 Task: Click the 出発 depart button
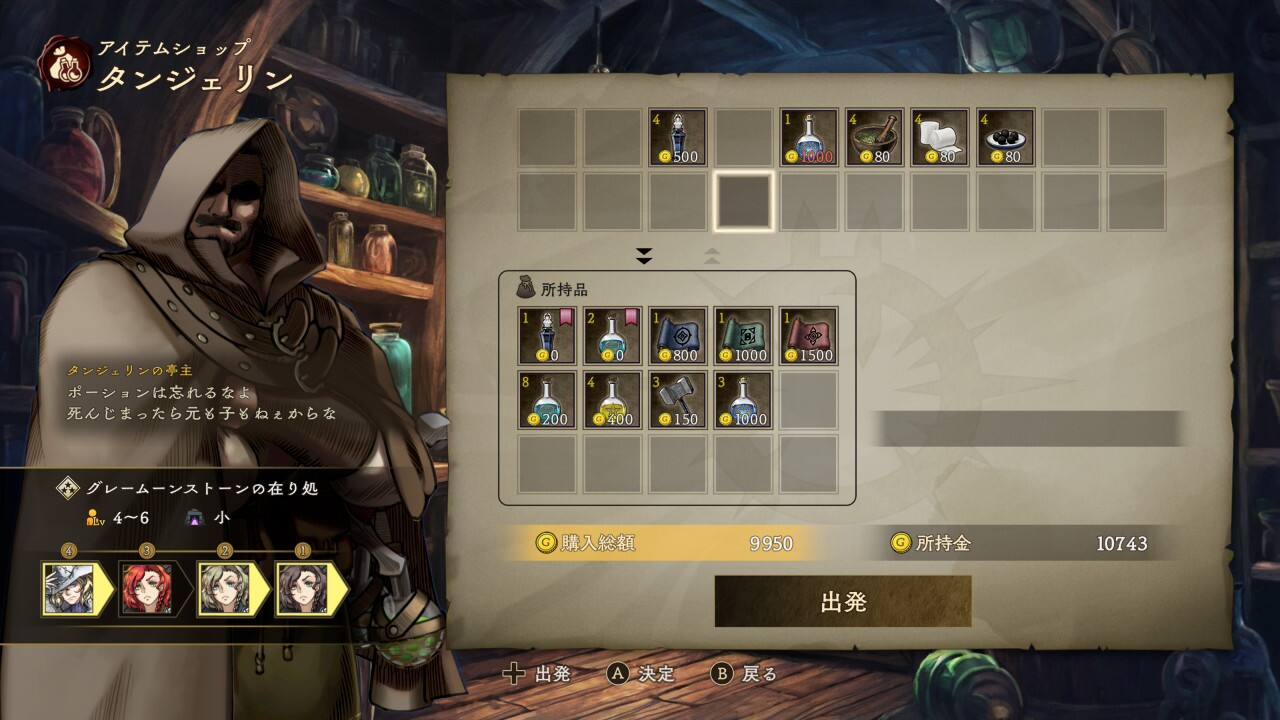842,601
